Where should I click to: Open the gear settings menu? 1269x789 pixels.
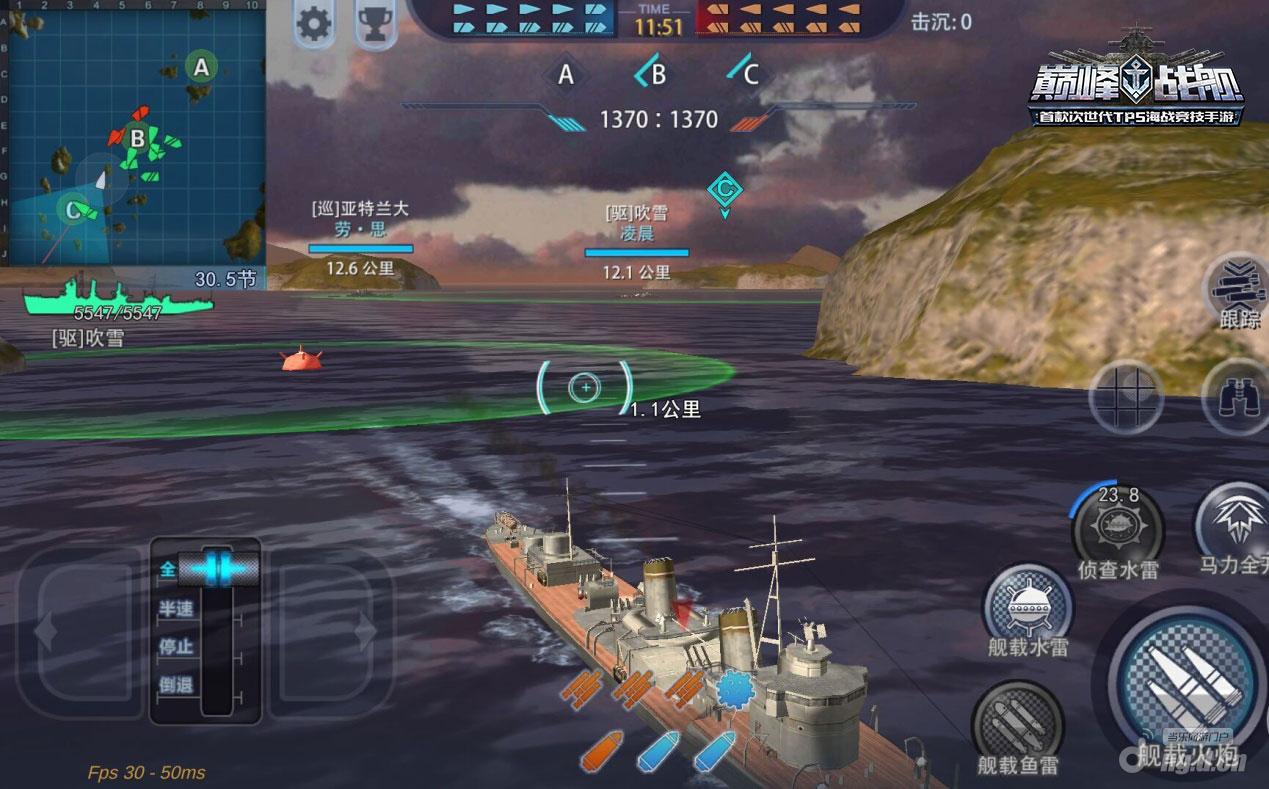314,24
